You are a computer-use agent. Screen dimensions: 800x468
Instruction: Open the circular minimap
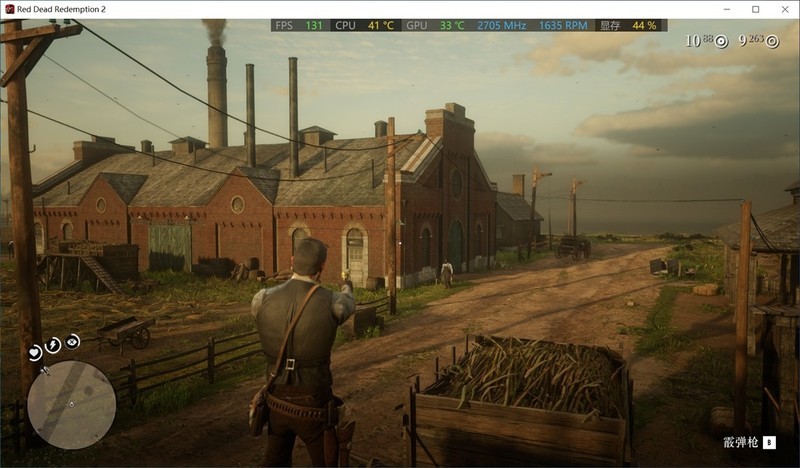point(71,404)
